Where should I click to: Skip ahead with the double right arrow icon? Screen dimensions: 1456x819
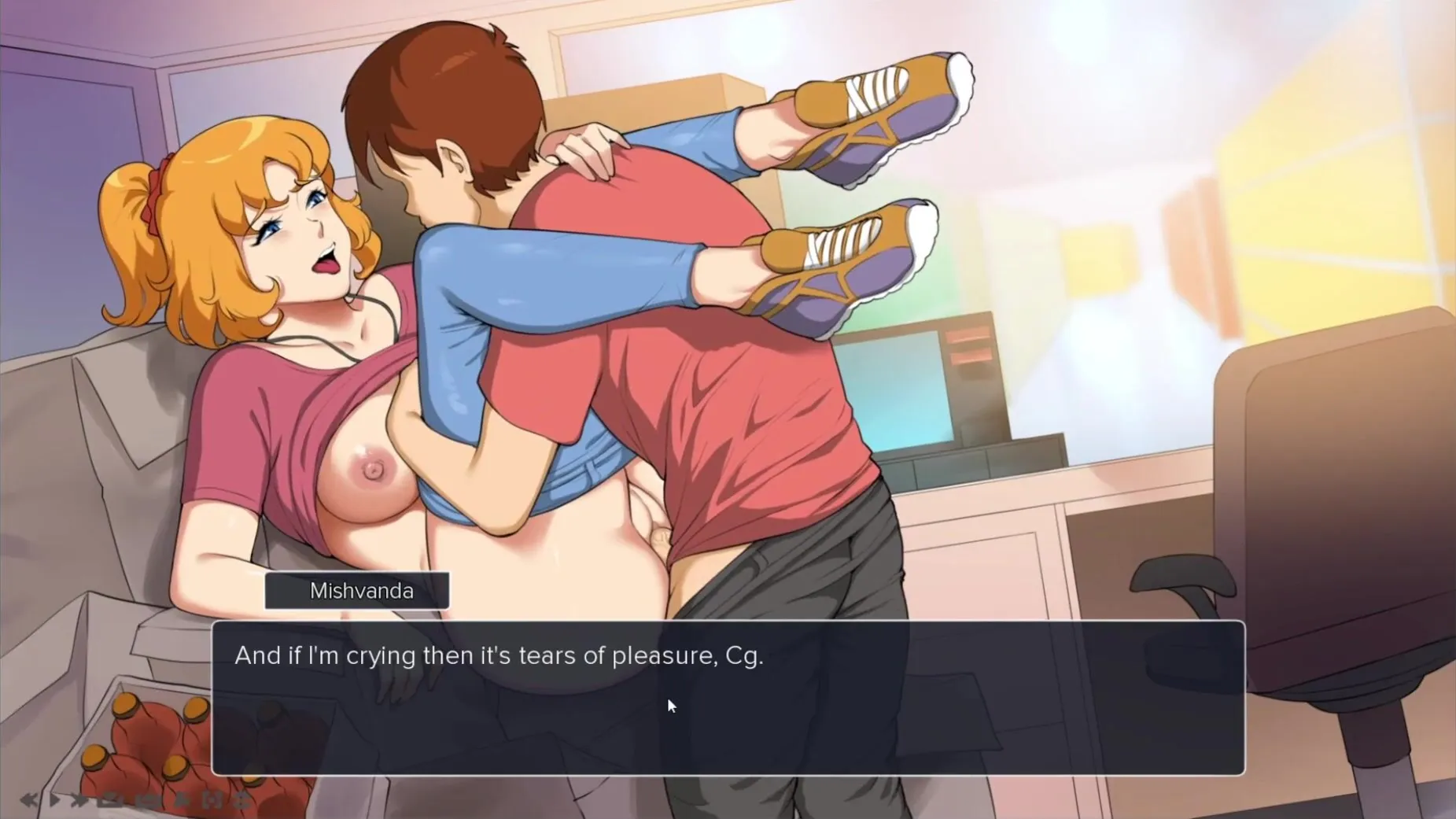pos(79,800)
